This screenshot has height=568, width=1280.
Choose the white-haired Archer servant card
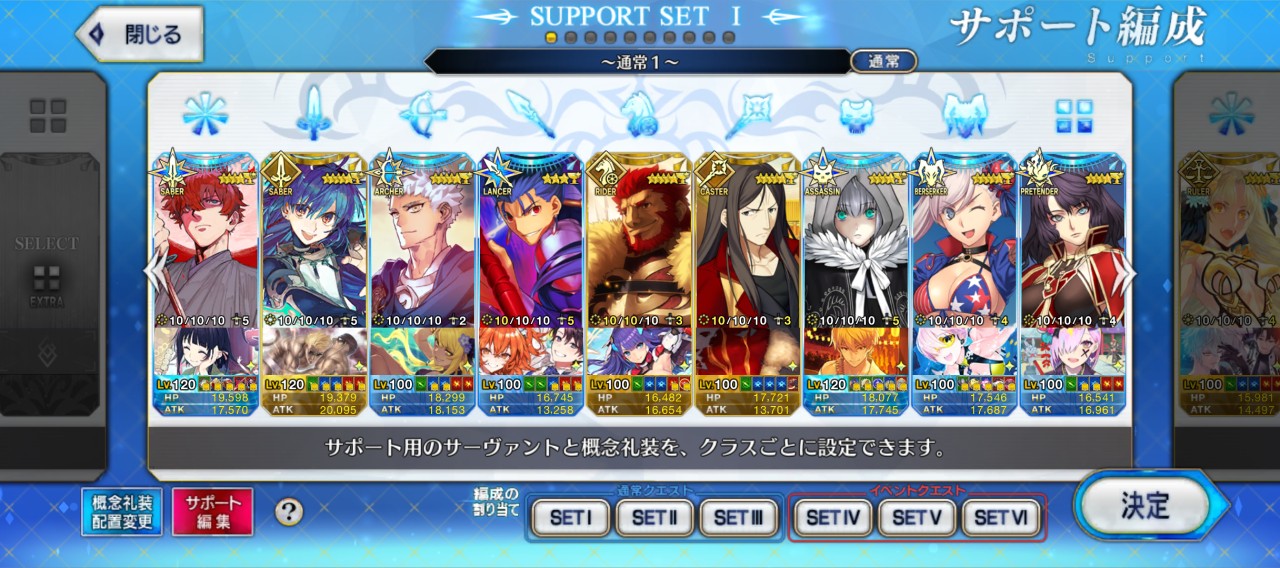pos(422,250)
